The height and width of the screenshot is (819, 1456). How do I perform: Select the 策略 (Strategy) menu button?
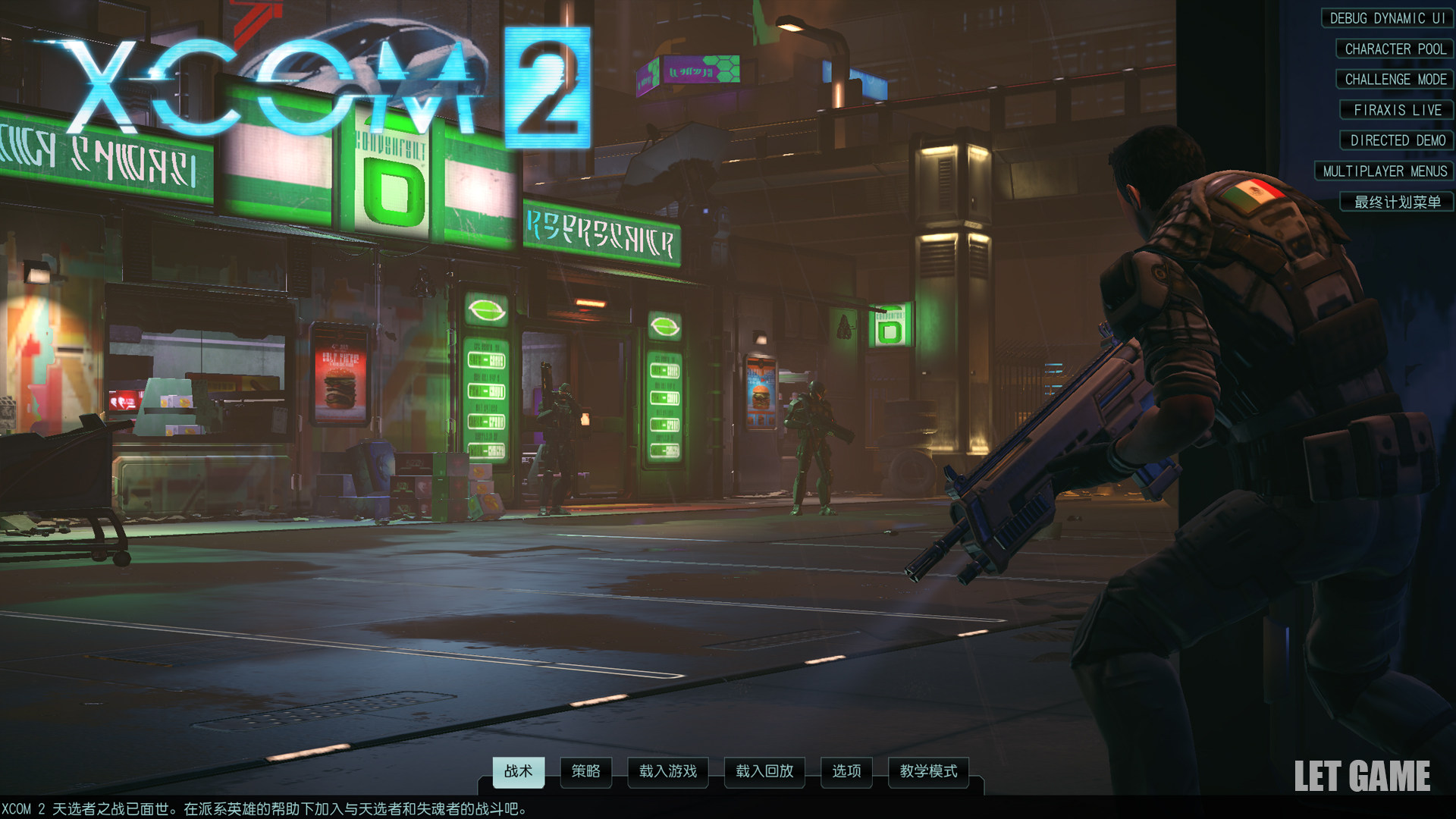click(585, 772)
